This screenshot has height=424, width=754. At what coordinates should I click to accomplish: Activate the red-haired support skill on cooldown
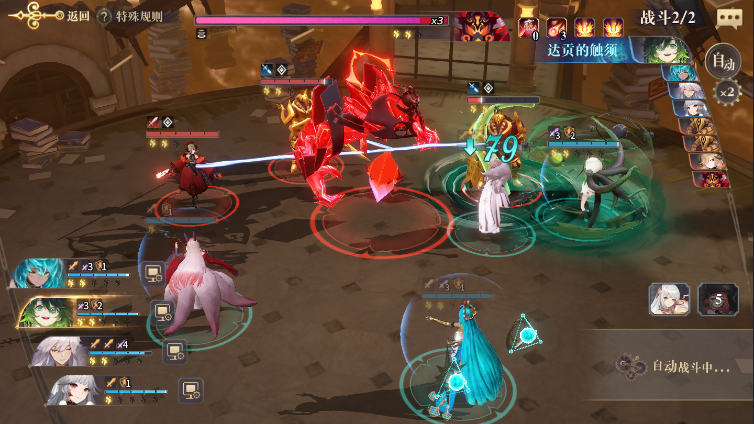(717, 299)
